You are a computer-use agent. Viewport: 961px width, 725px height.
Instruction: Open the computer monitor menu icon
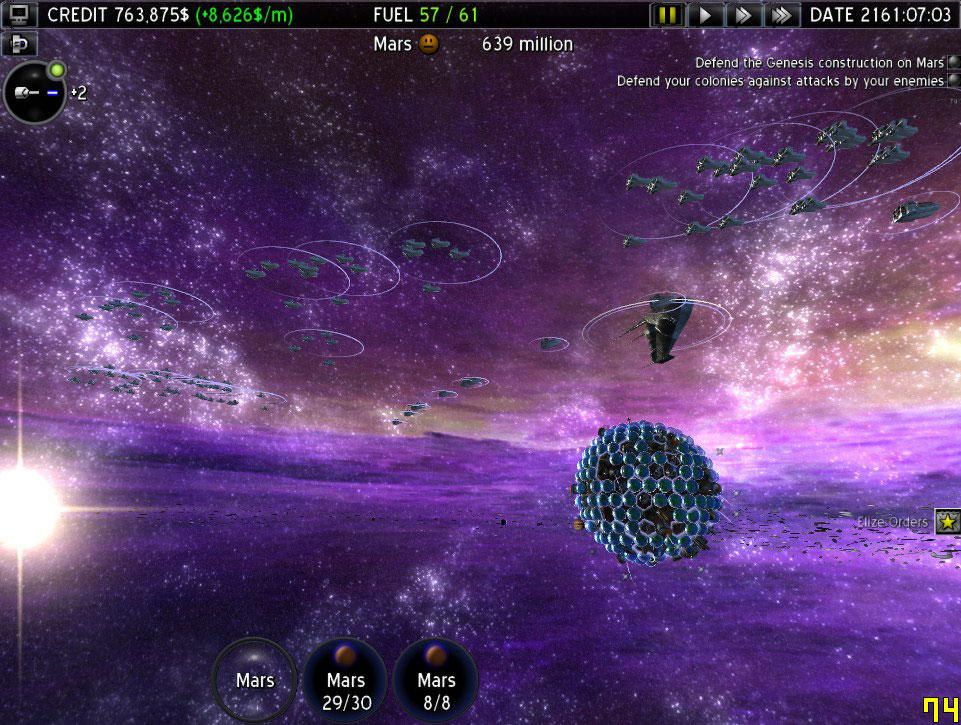point(21,14)
